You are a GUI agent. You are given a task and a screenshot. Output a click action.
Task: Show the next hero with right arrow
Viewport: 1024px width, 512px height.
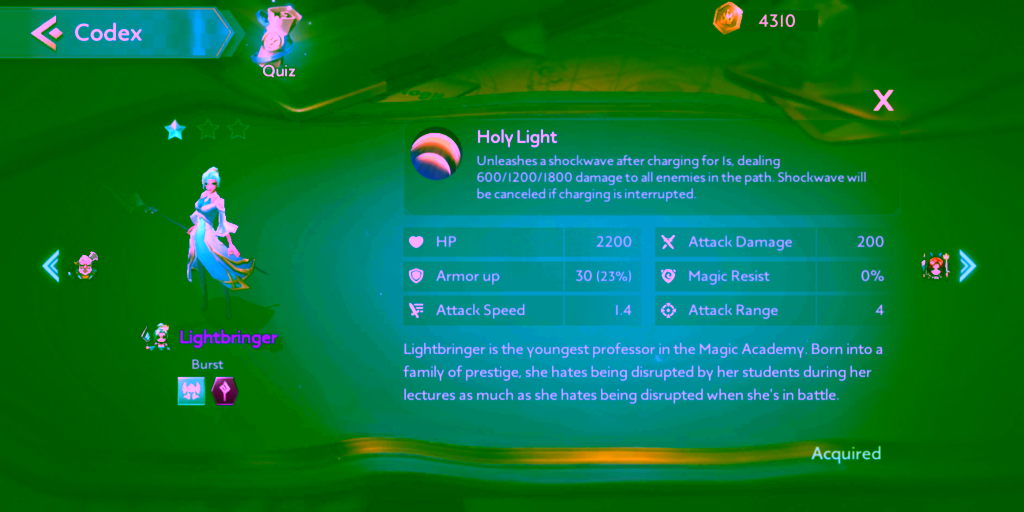tap(967, 265)
